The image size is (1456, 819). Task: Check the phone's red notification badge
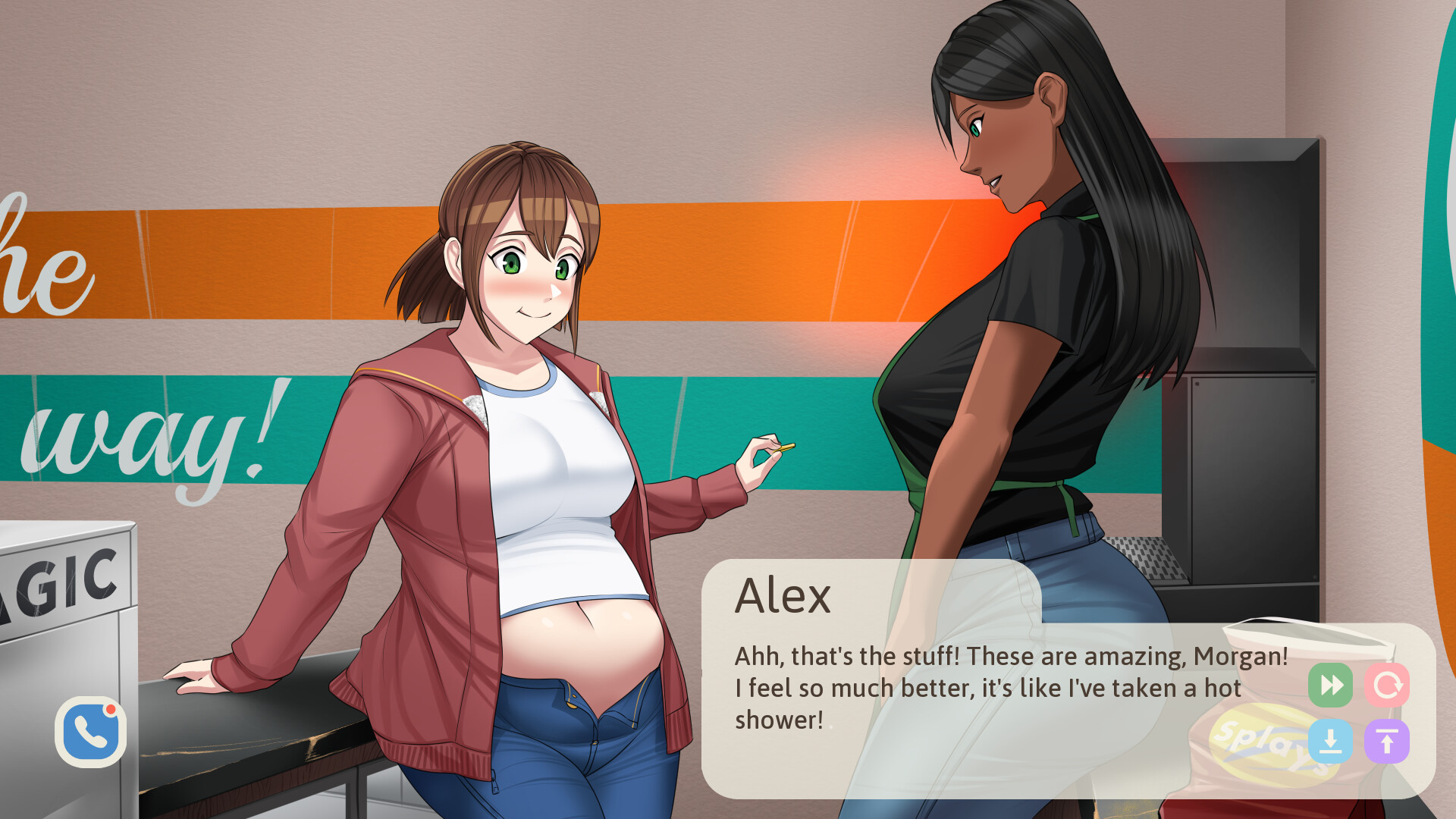coord(111,711)
